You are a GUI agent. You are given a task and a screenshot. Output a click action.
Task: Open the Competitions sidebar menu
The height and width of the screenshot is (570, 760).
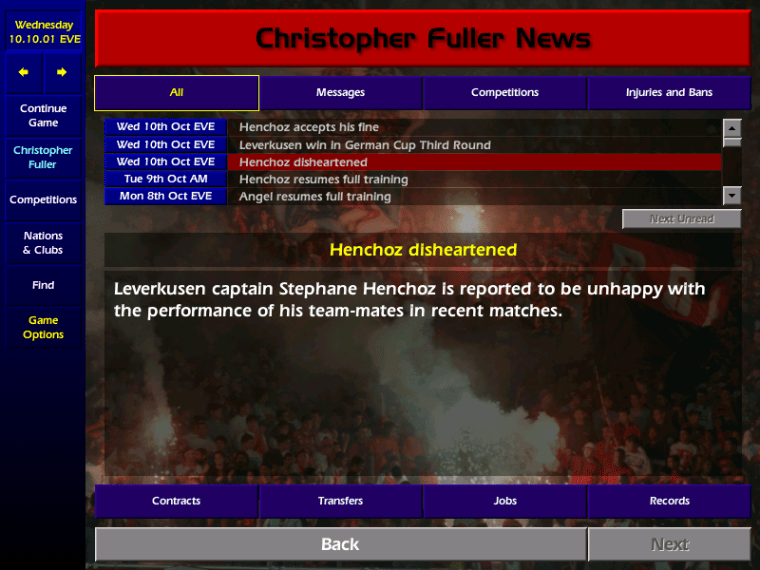(43, 200)
